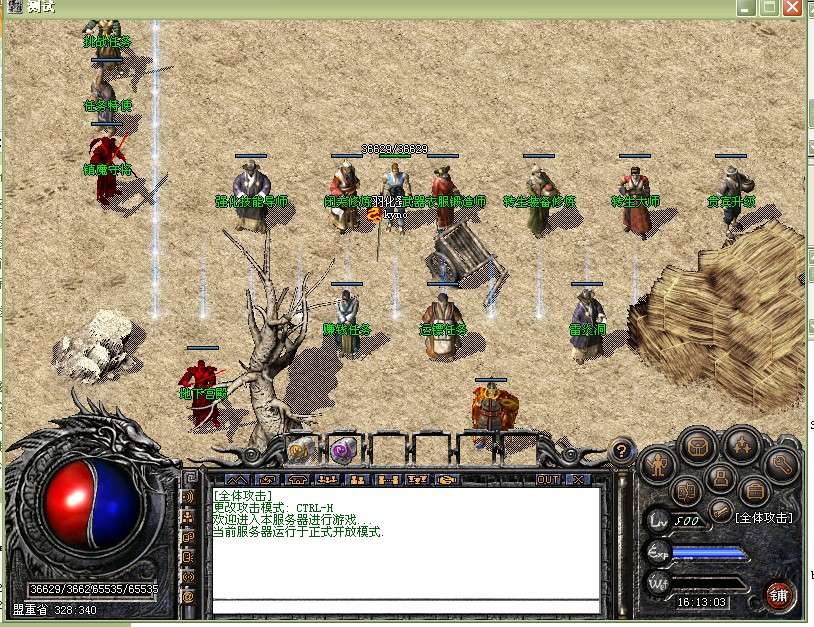
Task: Click the mountain icon on chat toolbar
Action: (x=237, y=480)
